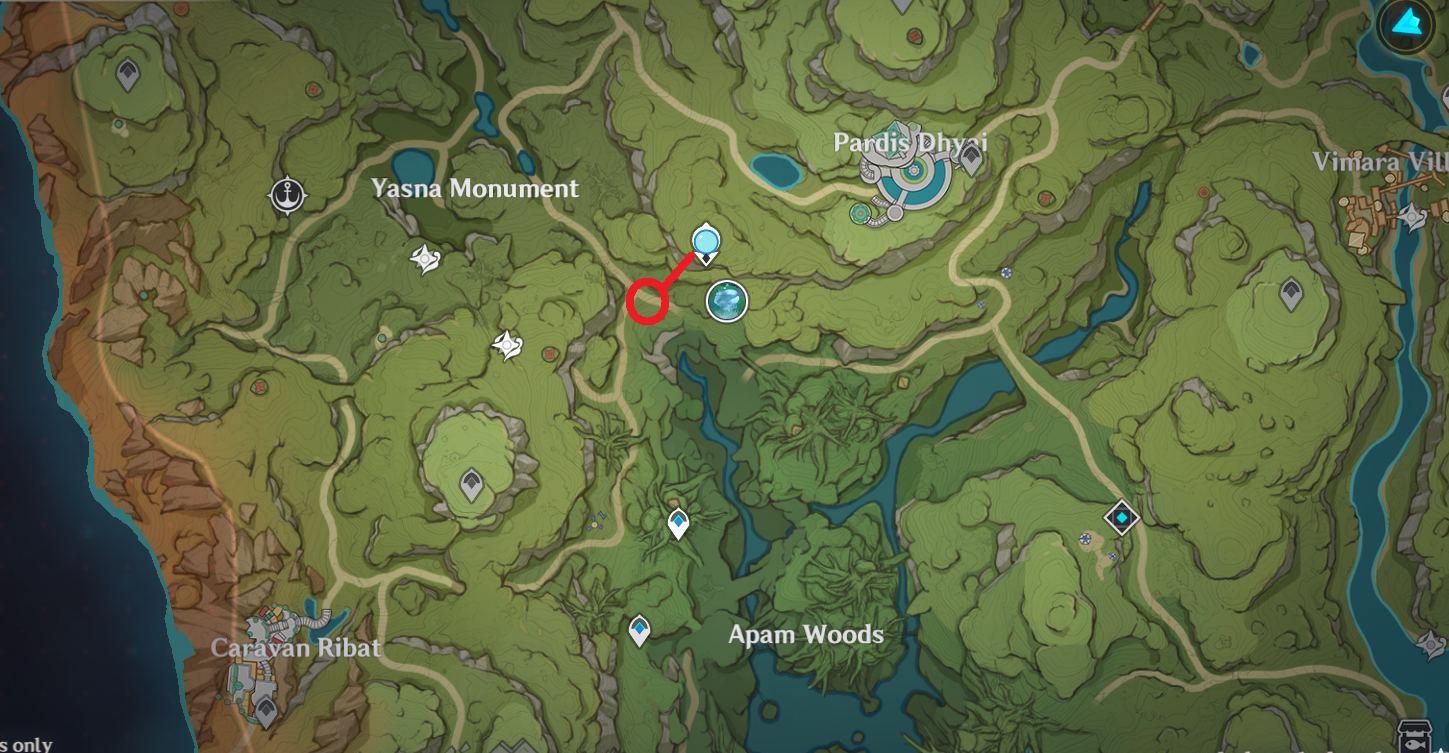Select the blue teleport waypoint nearest Apam Woods label

click(x=639, y=630)
